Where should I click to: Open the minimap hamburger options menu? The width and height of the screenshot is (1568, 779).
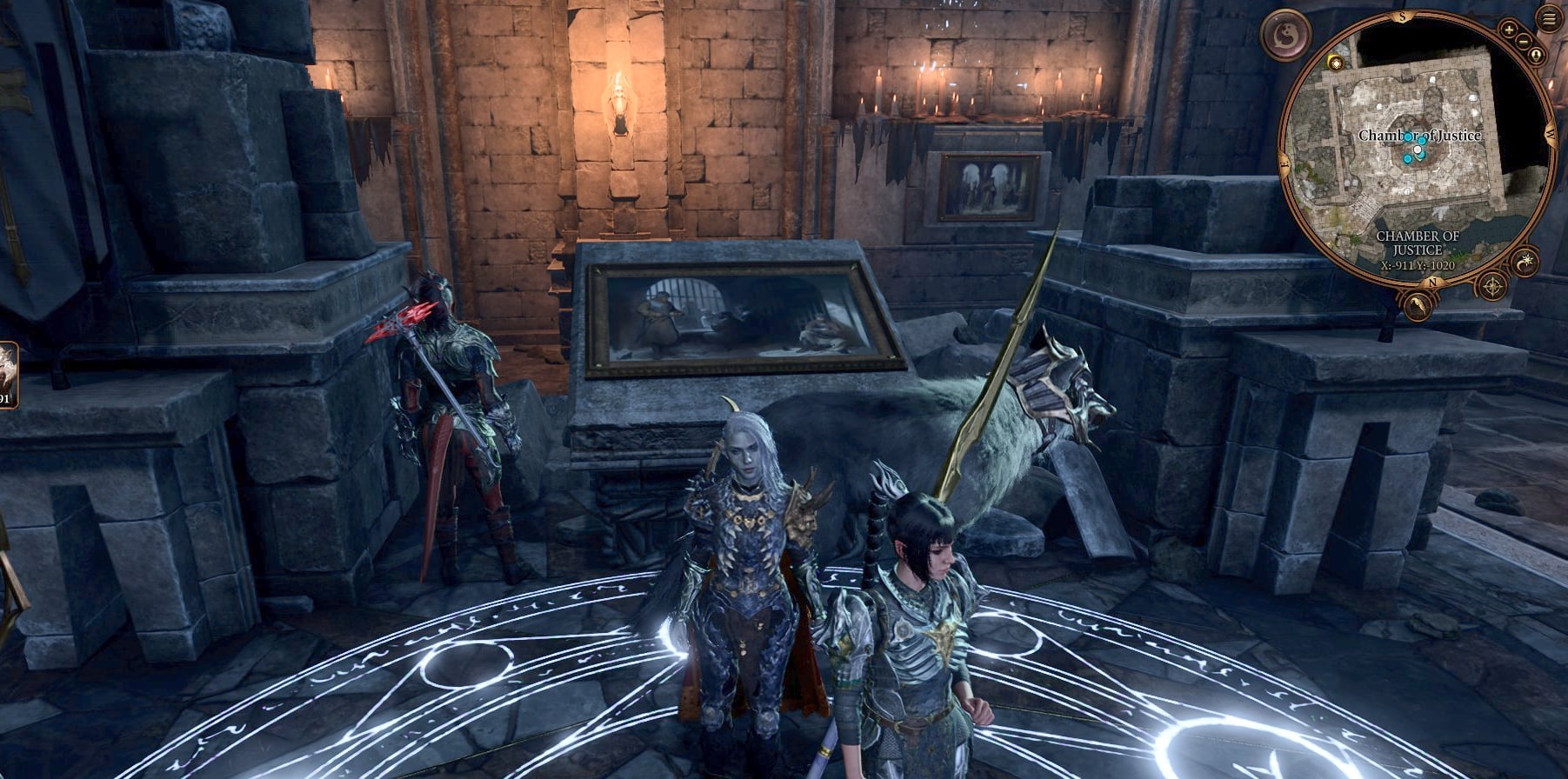point(1547,17)
